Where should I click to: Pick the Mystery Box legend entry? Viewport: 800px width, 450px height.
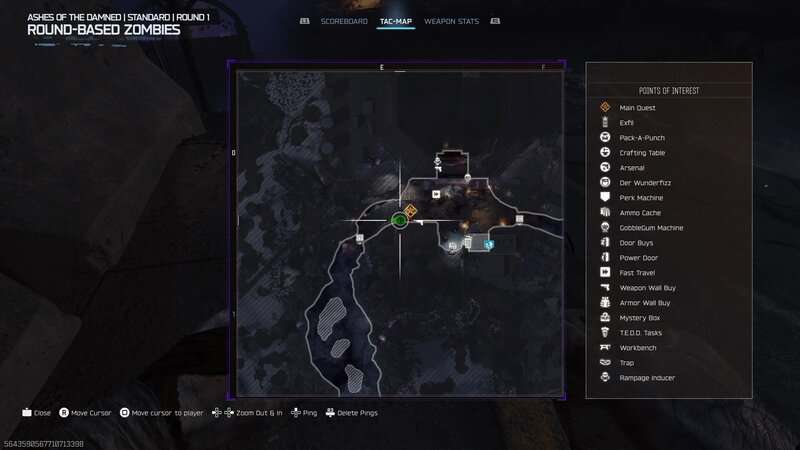pyautogui.click(x=639, y=318)
